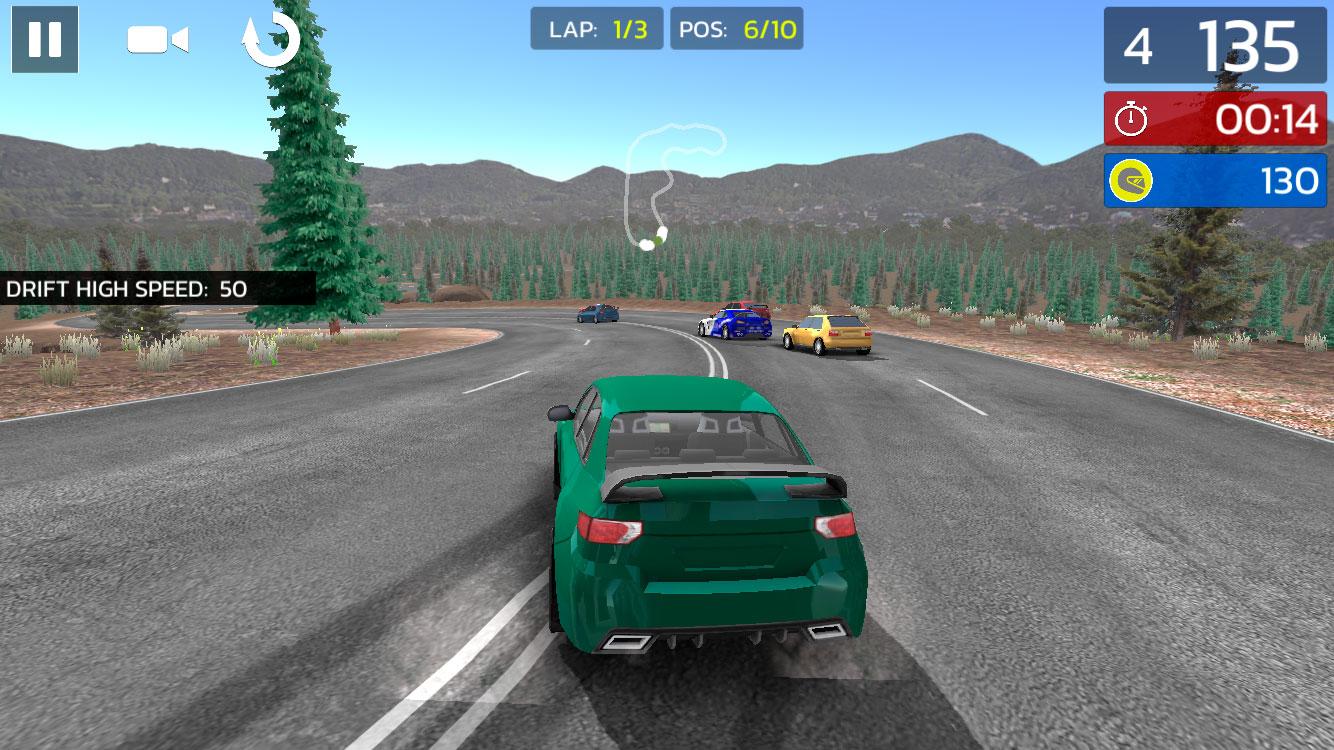Pause the race
Screen dimensions: 1334x750
[x=45, y=39]
